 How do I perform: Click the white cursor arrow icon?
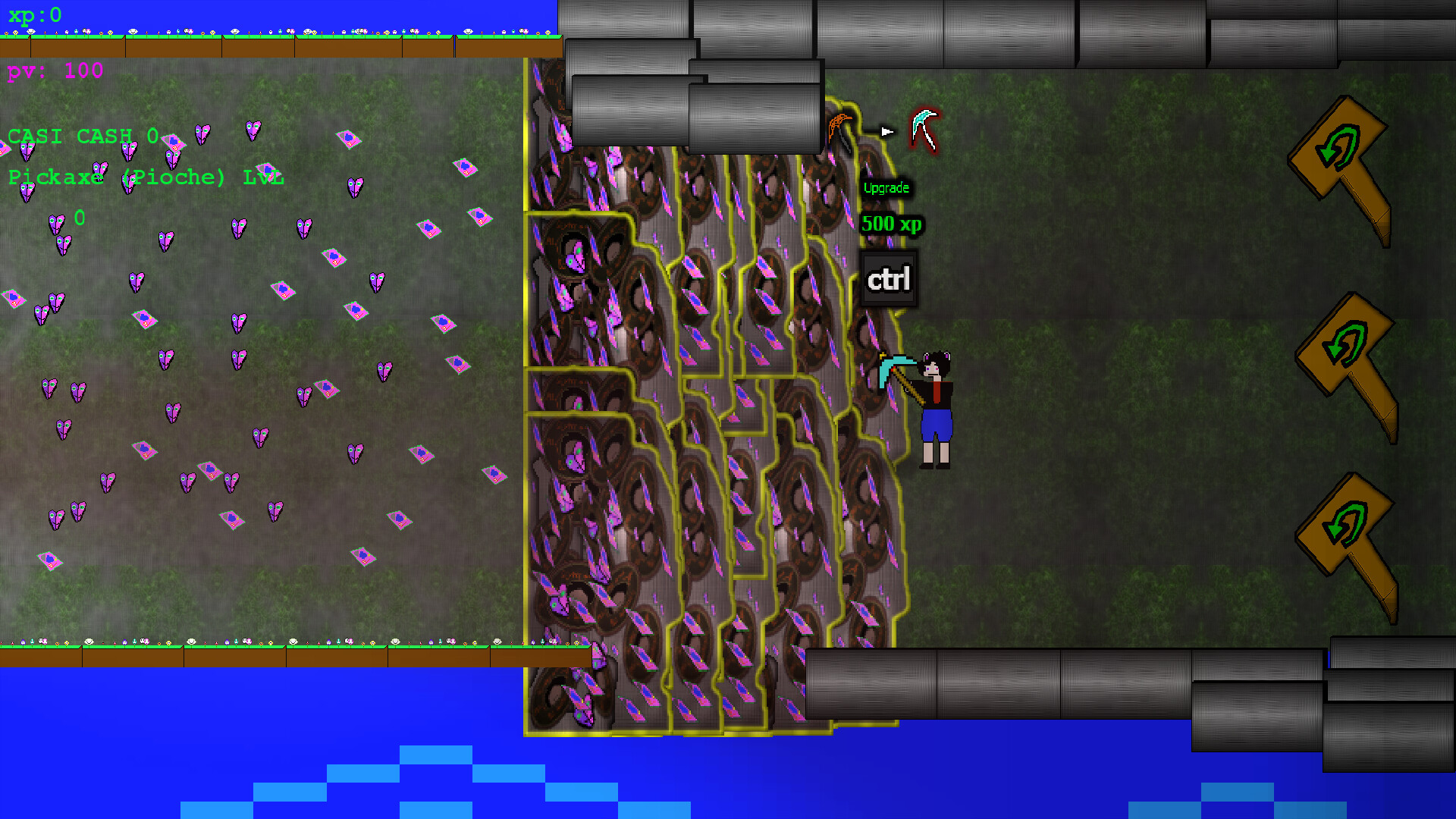coord(888,130)
